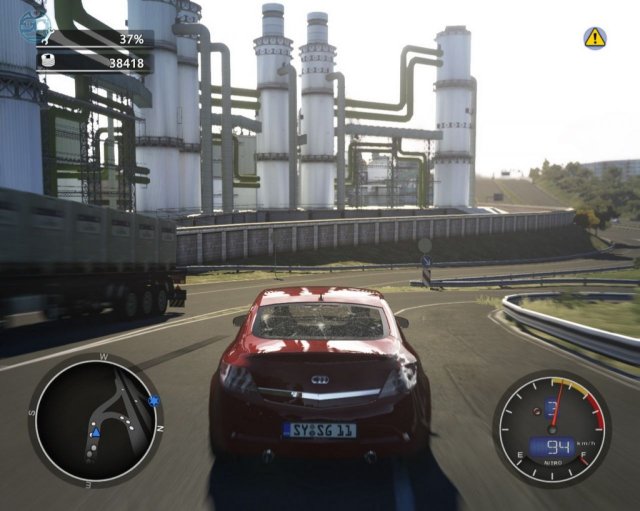Screen dimensions: 640x511
Task: Select the yellow warning triangle icon
Action: (595, 38)
